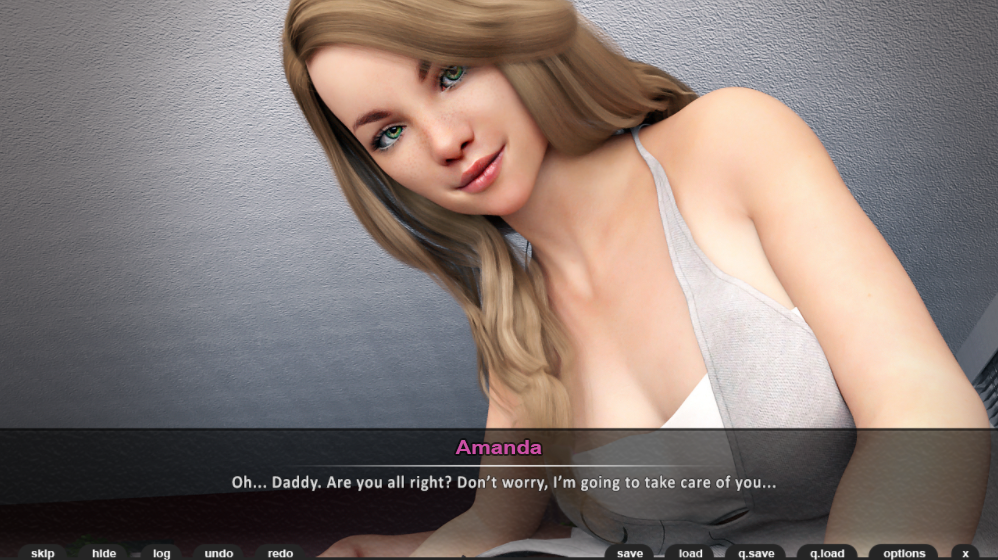Select the redo button
This screenshot has height=560, width=998.
click(x=280, y=553)
